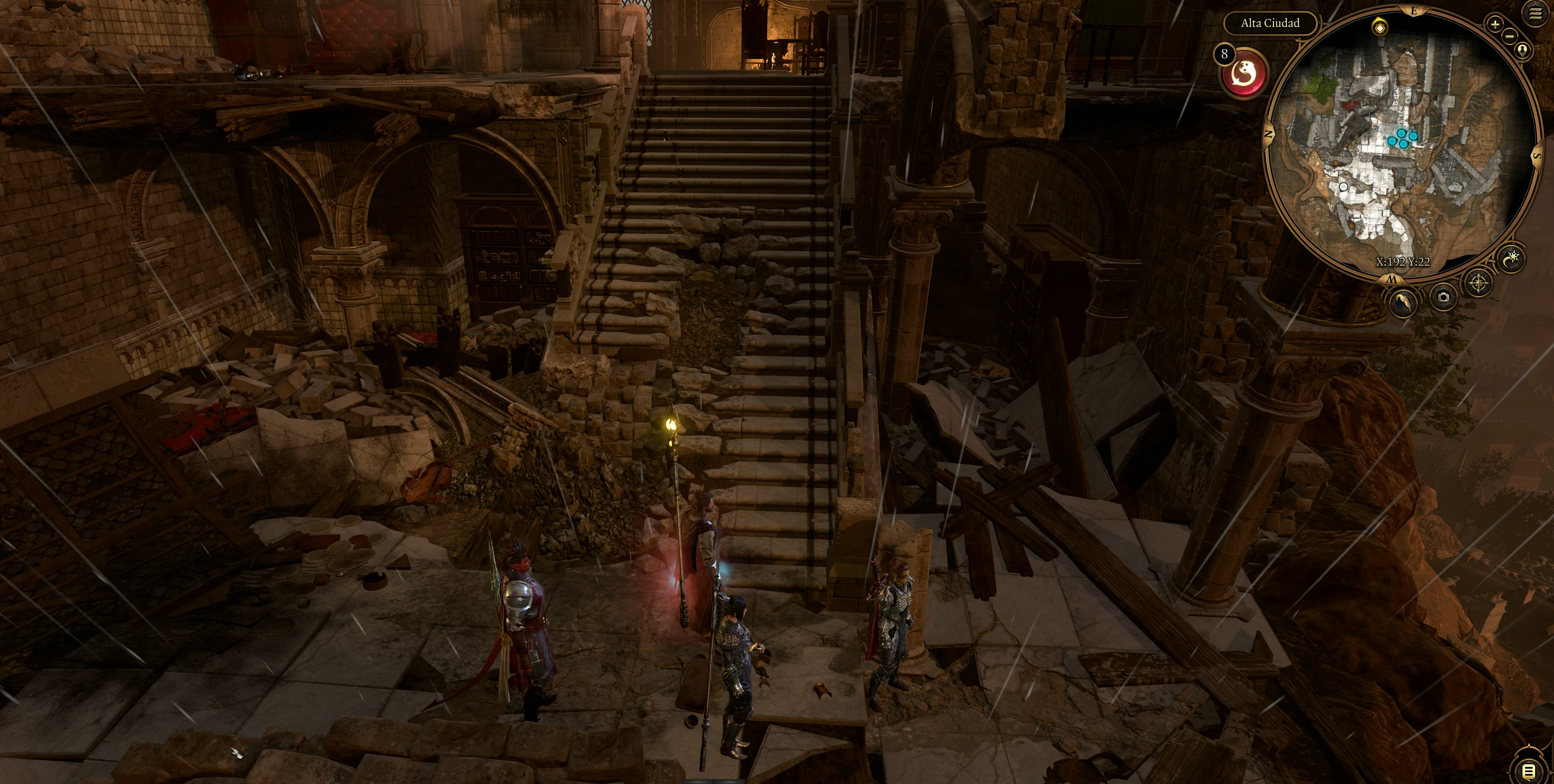Open the full map from the minimap
This screenshot has width=1554, height=784.
click(1392, 279)
